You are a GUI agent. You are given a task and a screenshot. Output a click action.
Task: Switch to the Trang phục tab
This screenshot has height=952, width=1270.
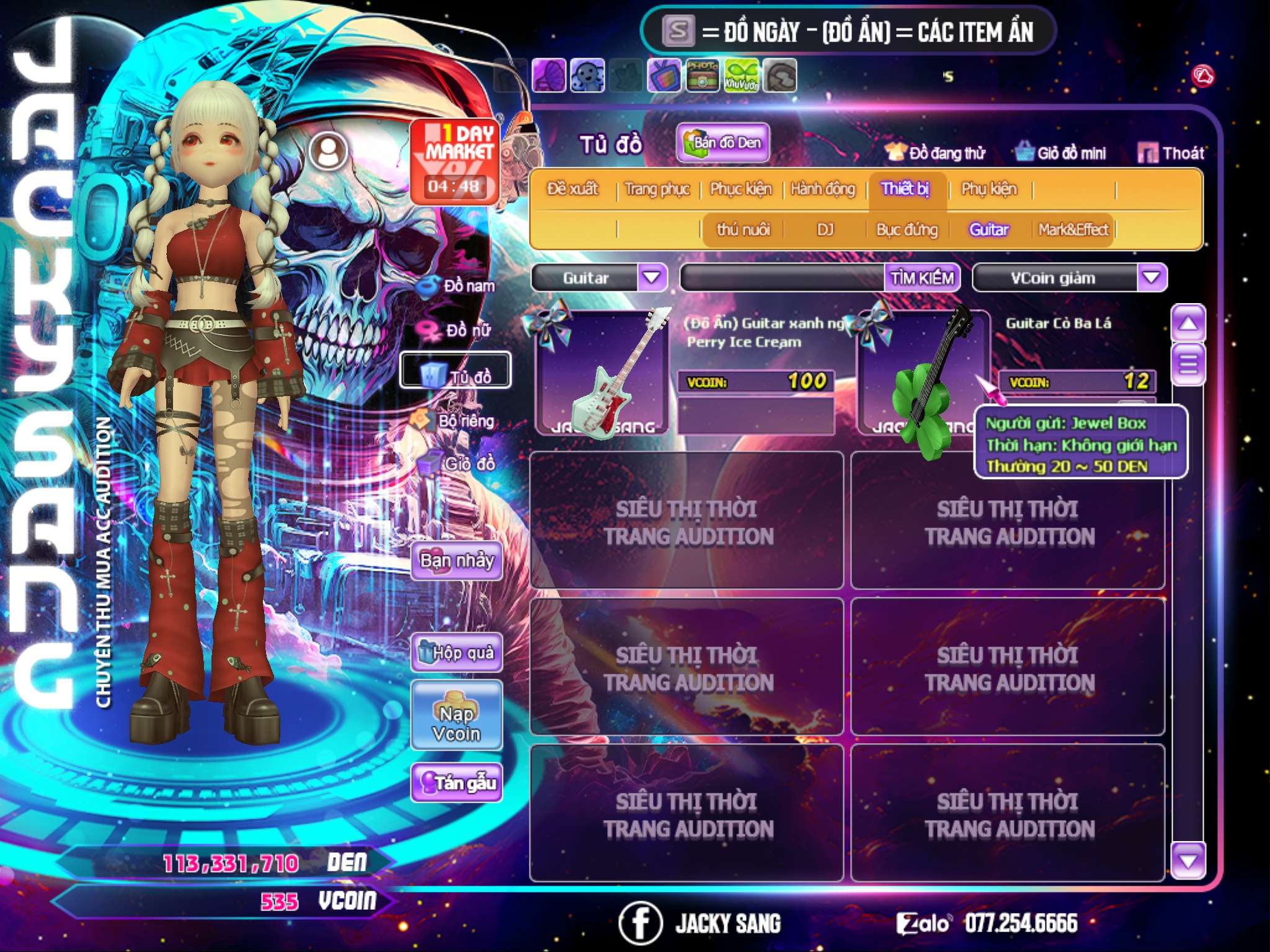(x=657, y=188)
